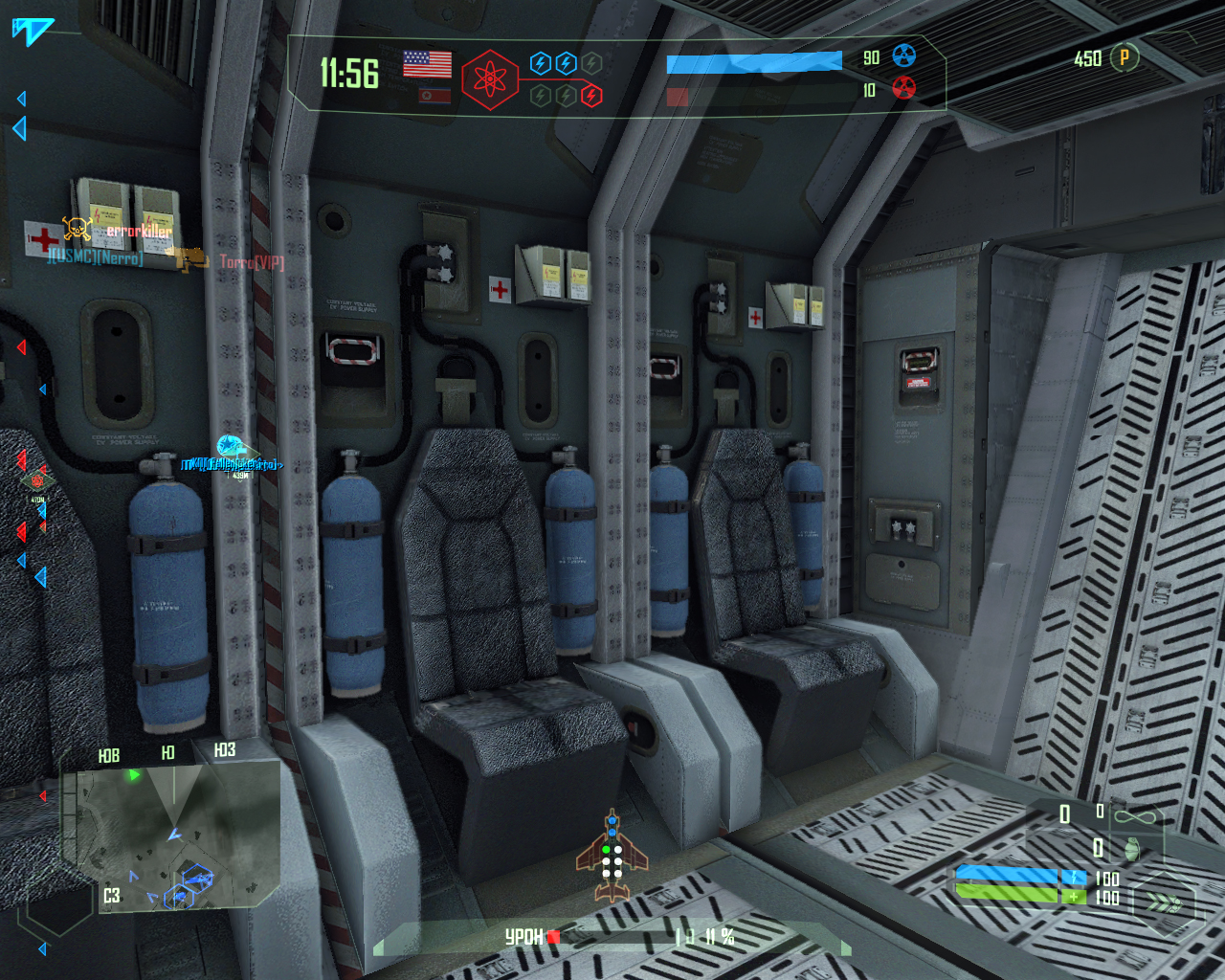Click the nanosuit mode arrows hexagon

1164,901
